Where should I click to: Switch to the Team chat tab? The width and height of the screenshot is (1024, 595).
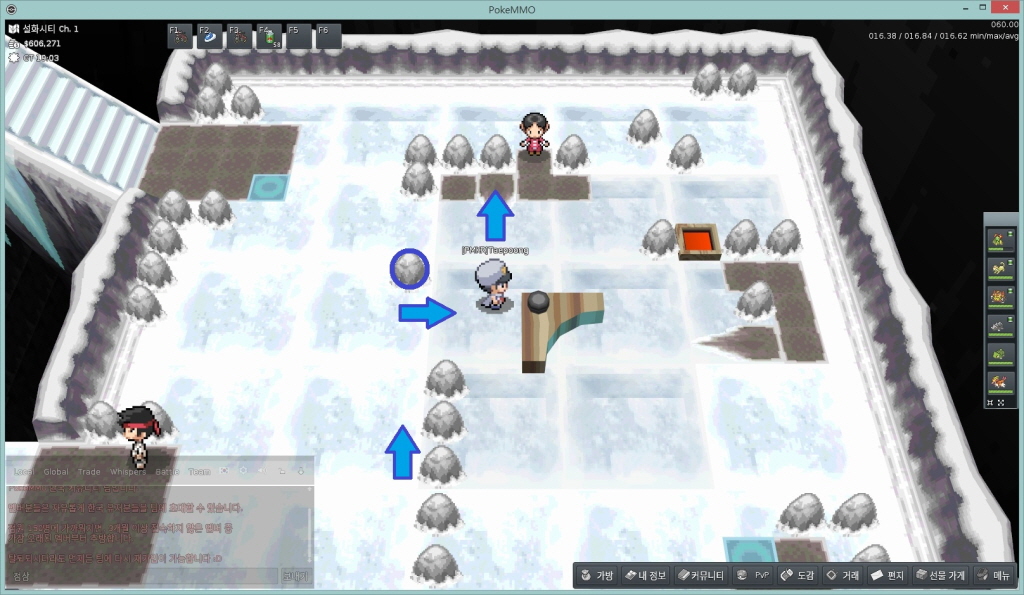199,471
